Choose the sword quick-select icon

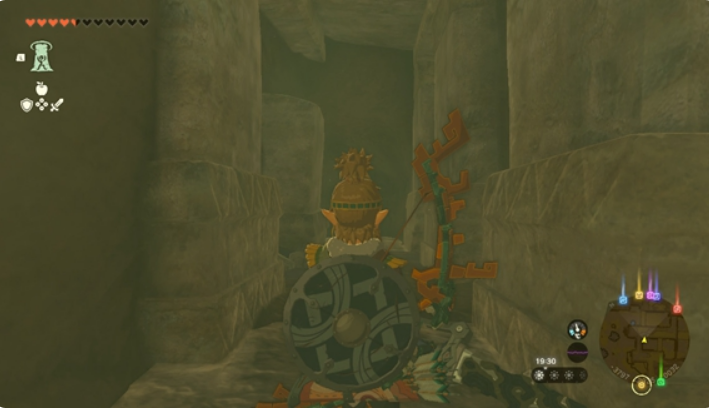56,104
